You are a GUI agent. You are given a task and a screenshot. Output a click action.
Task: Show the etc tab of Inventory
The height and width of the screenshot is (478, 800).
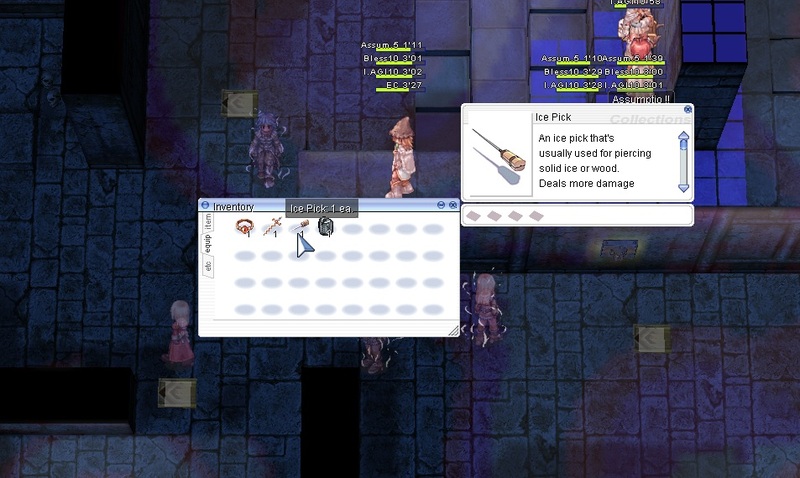[x=208, y=267]
